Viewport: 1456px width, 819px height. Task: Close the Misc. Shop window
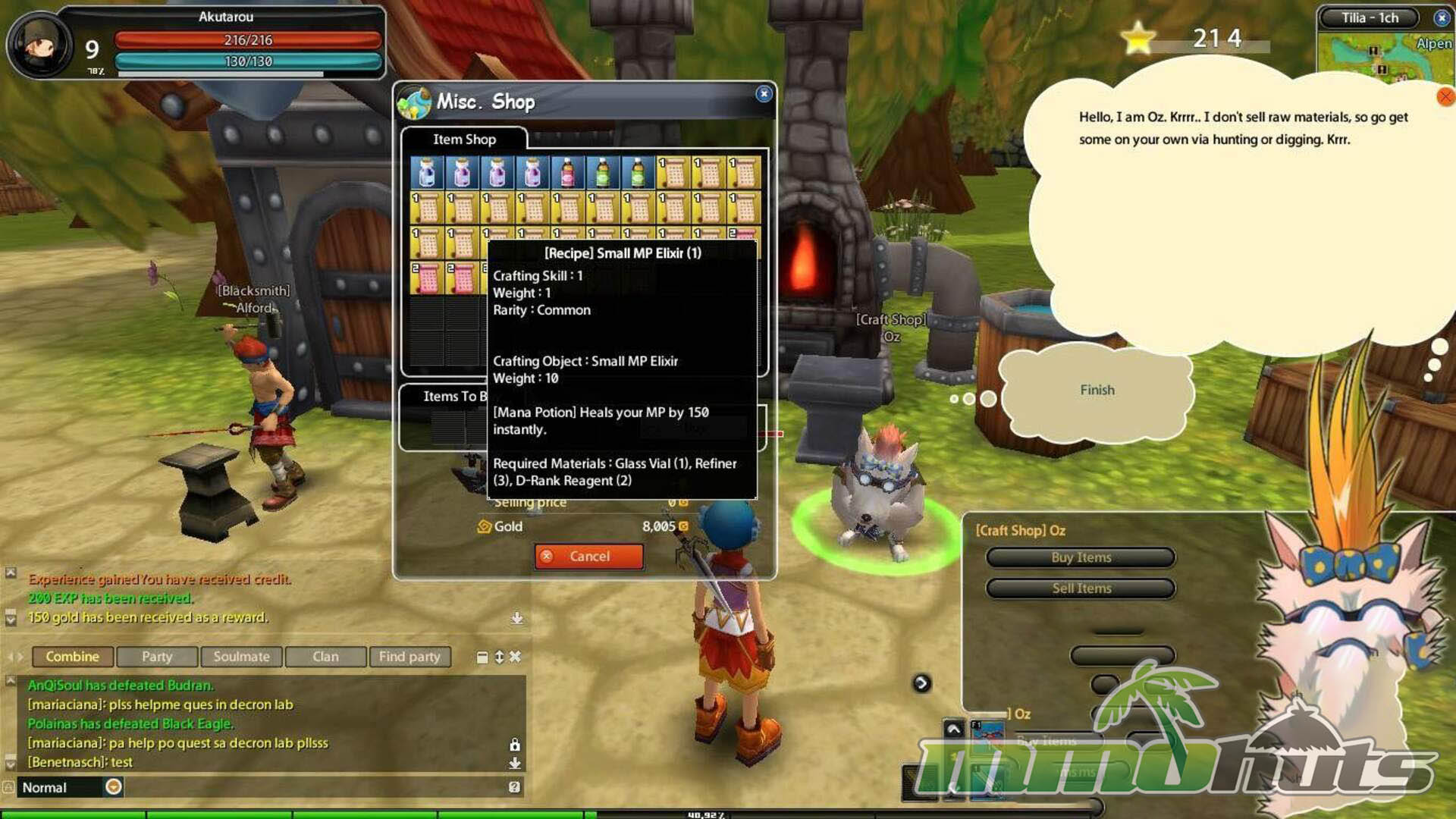click(x=764, y=93)
